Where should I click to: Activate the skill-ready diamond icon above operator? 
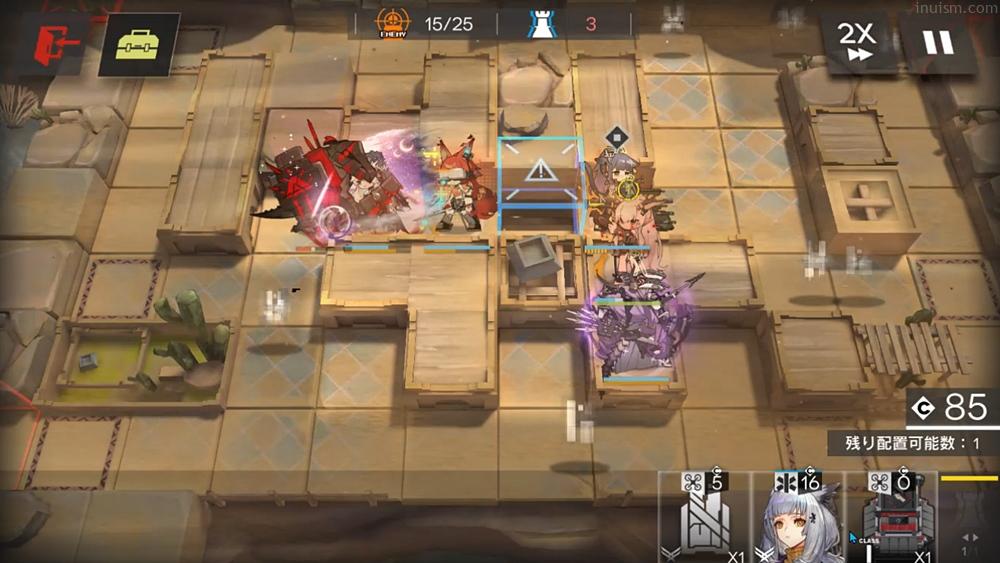tap(617, 136)
